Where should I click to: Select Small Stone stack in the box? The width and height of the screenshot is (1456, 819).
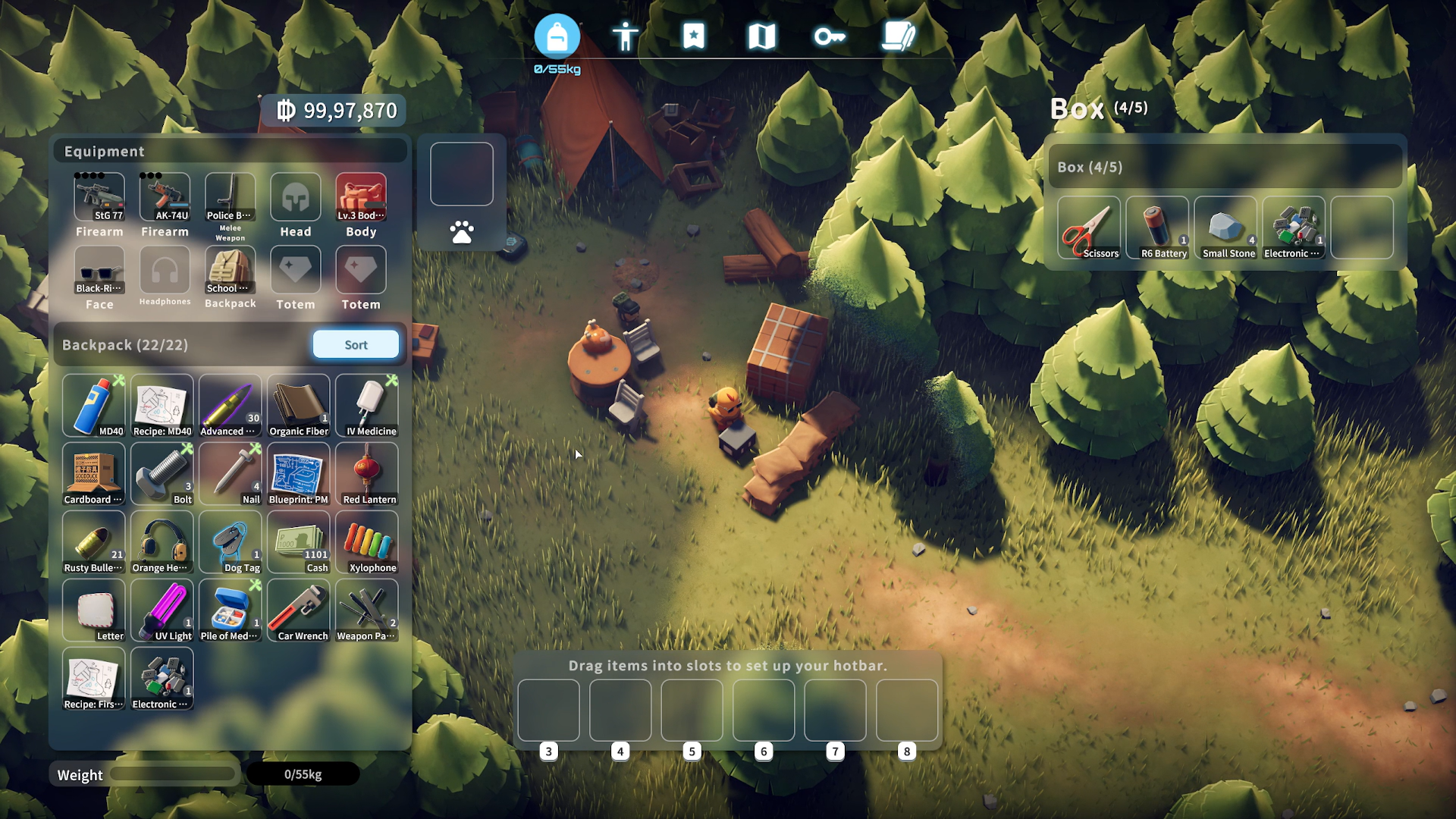tap(1225, 228)
